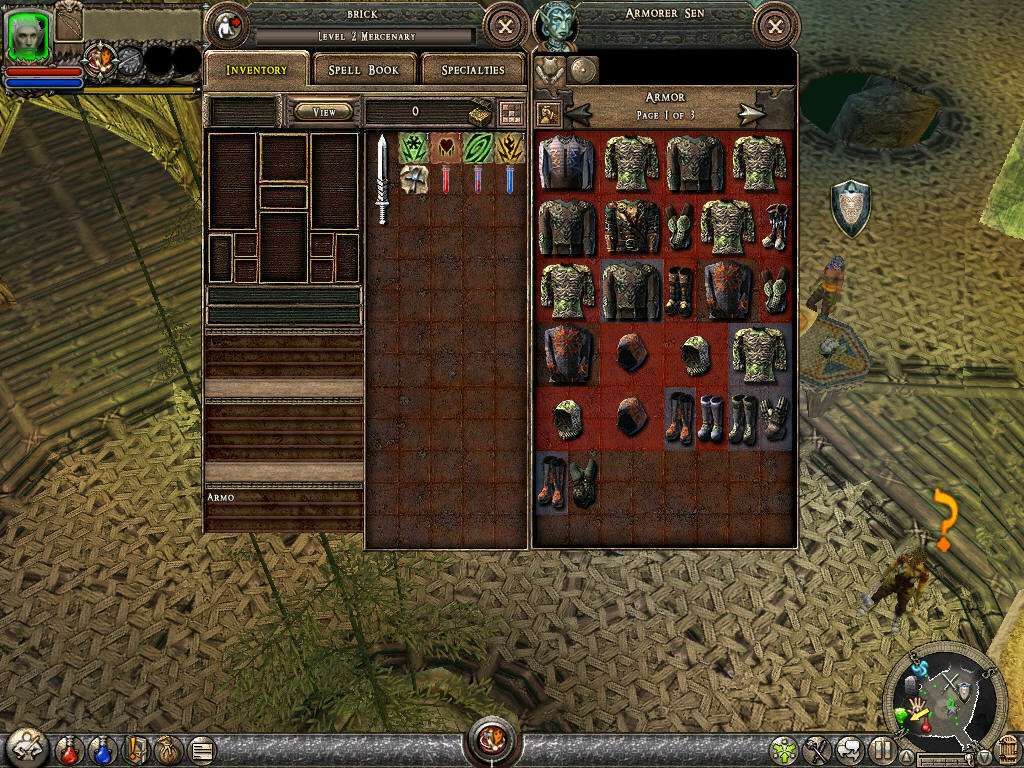Close Brick's inventory panel
This screenshot has height=768, width=1024.
pyautogui.click(x=505, y=27)
